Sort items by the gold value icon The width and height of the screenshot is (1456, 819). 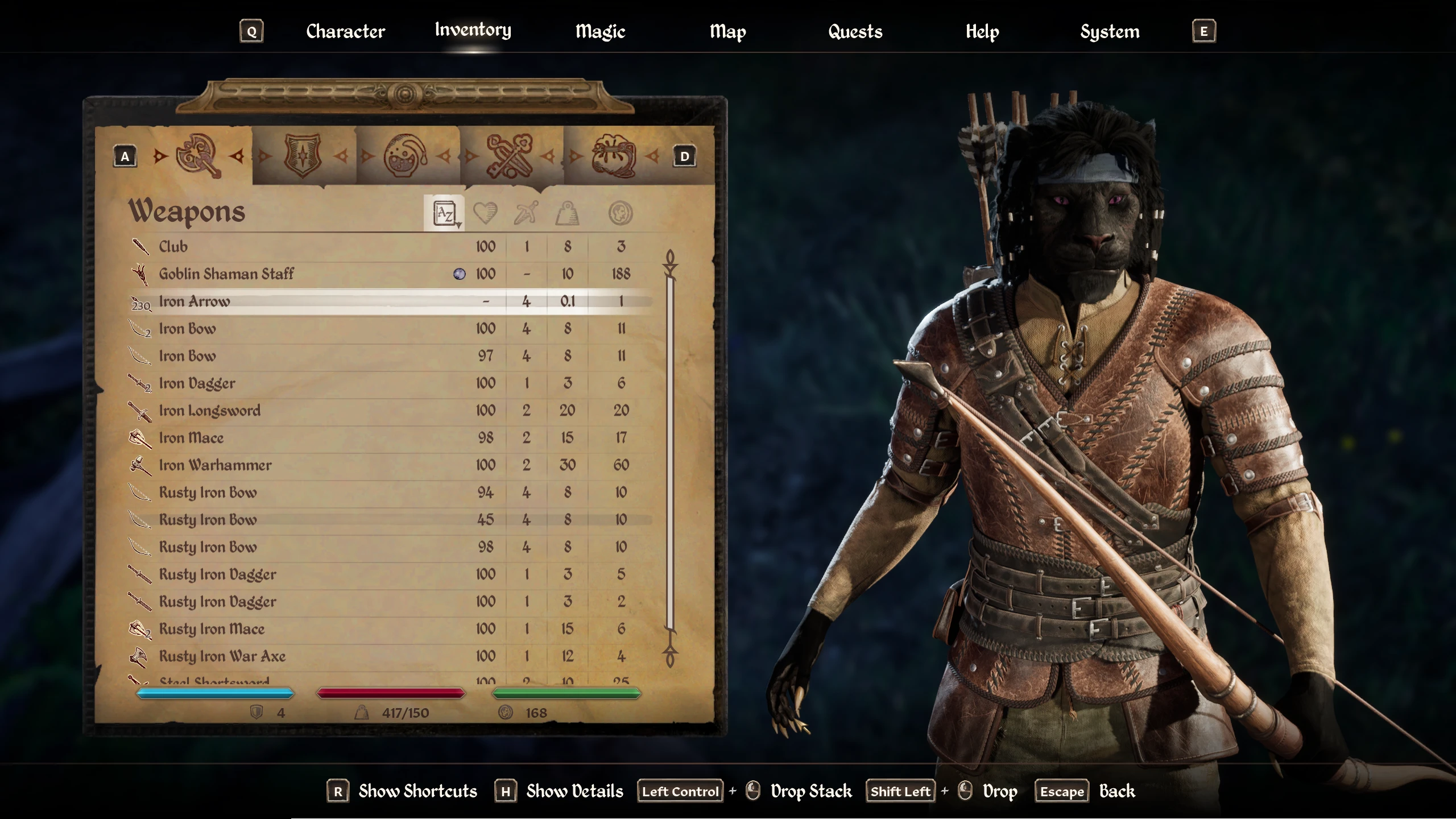tap(621, 214)
